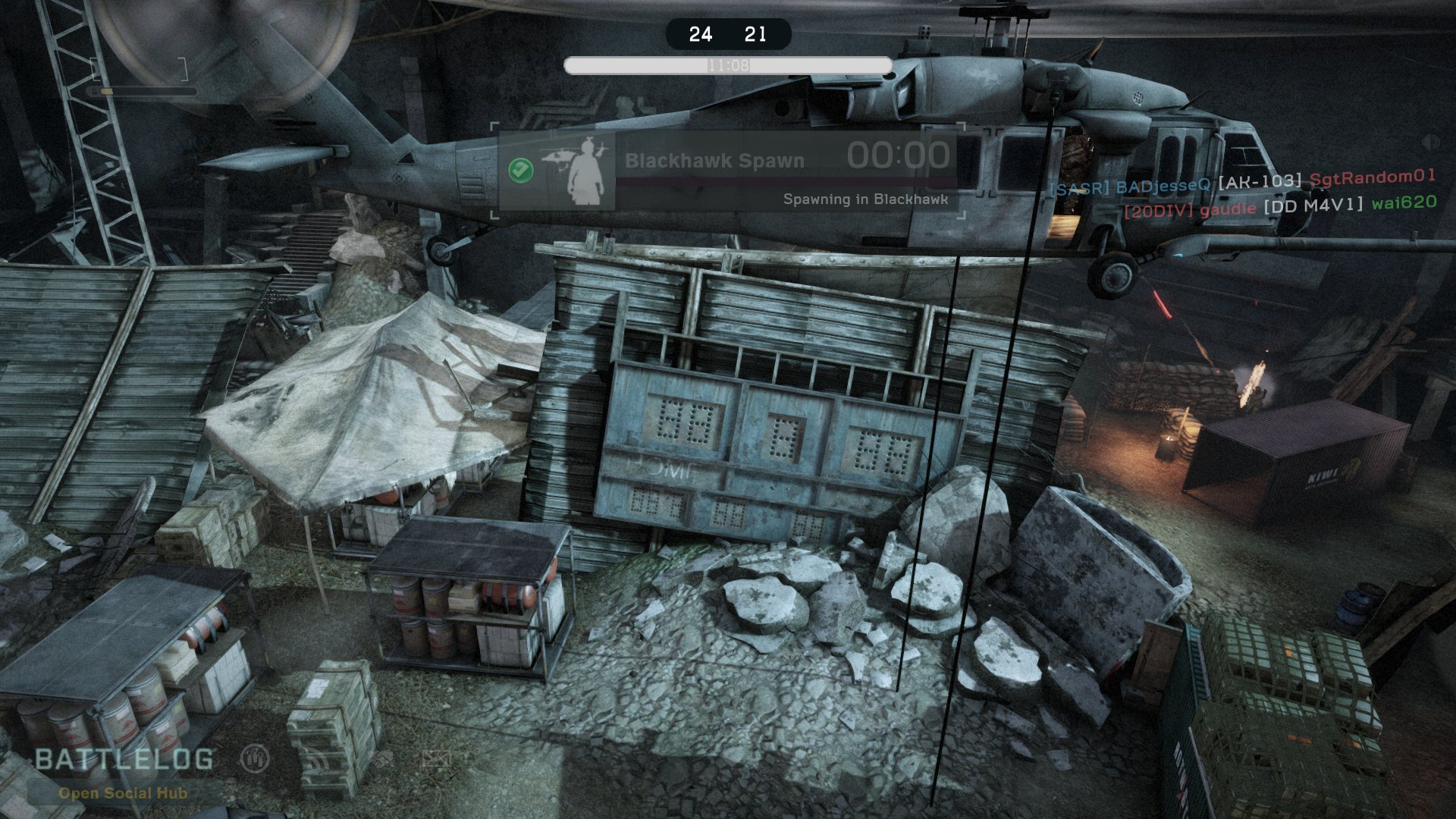Click the green checkmark on Blackhawk Spawn
1456x819 pixels.
tap(520, 170)
